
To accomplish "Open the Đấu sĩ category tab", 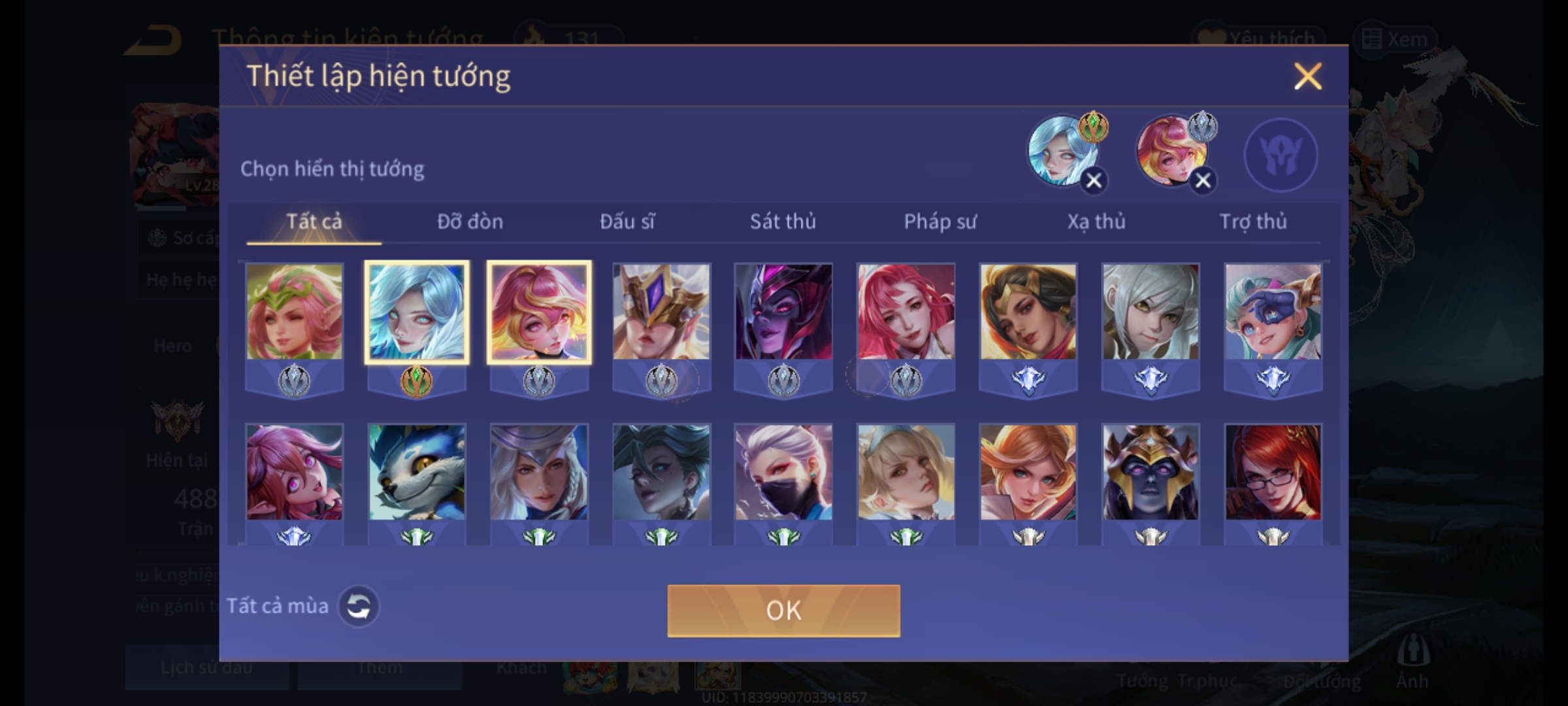I will pos(627,222).
